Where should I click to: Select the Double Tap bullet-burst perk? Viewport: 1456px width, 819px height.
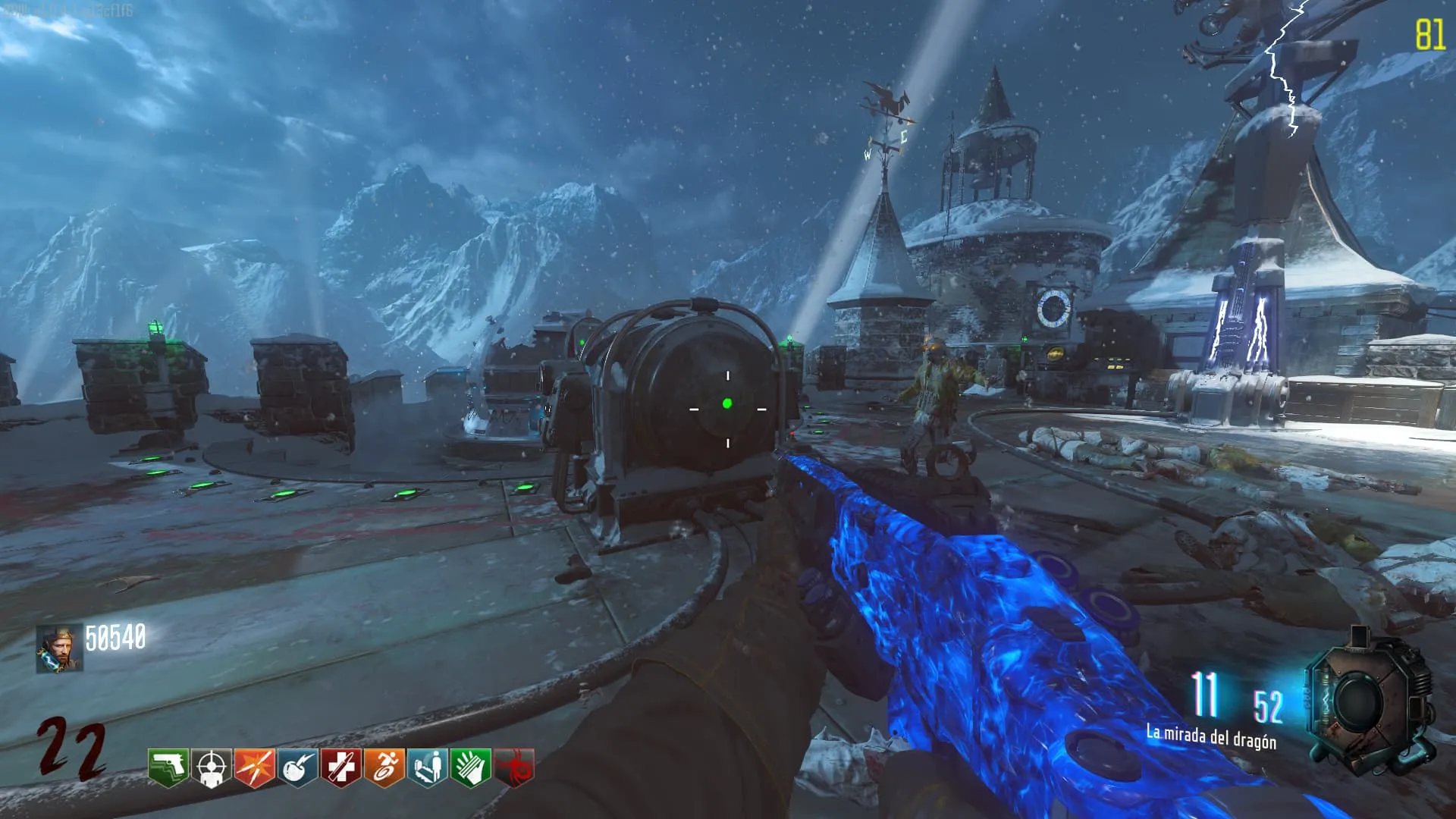pyautogui.click(x=255, y=767)
